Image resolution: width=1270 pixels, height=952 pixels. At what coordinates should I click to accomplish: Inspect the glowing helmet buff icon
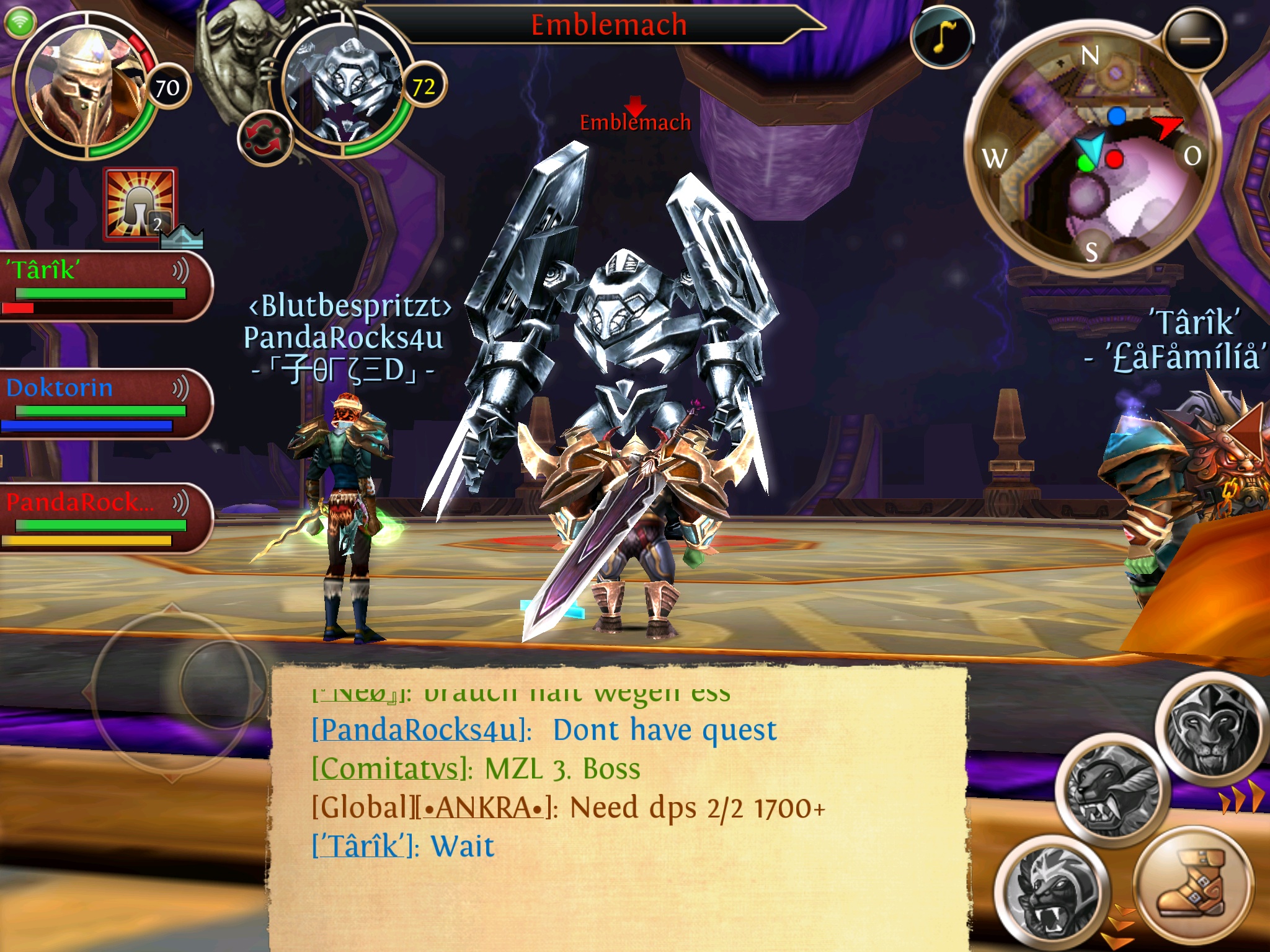coord(140,205)
